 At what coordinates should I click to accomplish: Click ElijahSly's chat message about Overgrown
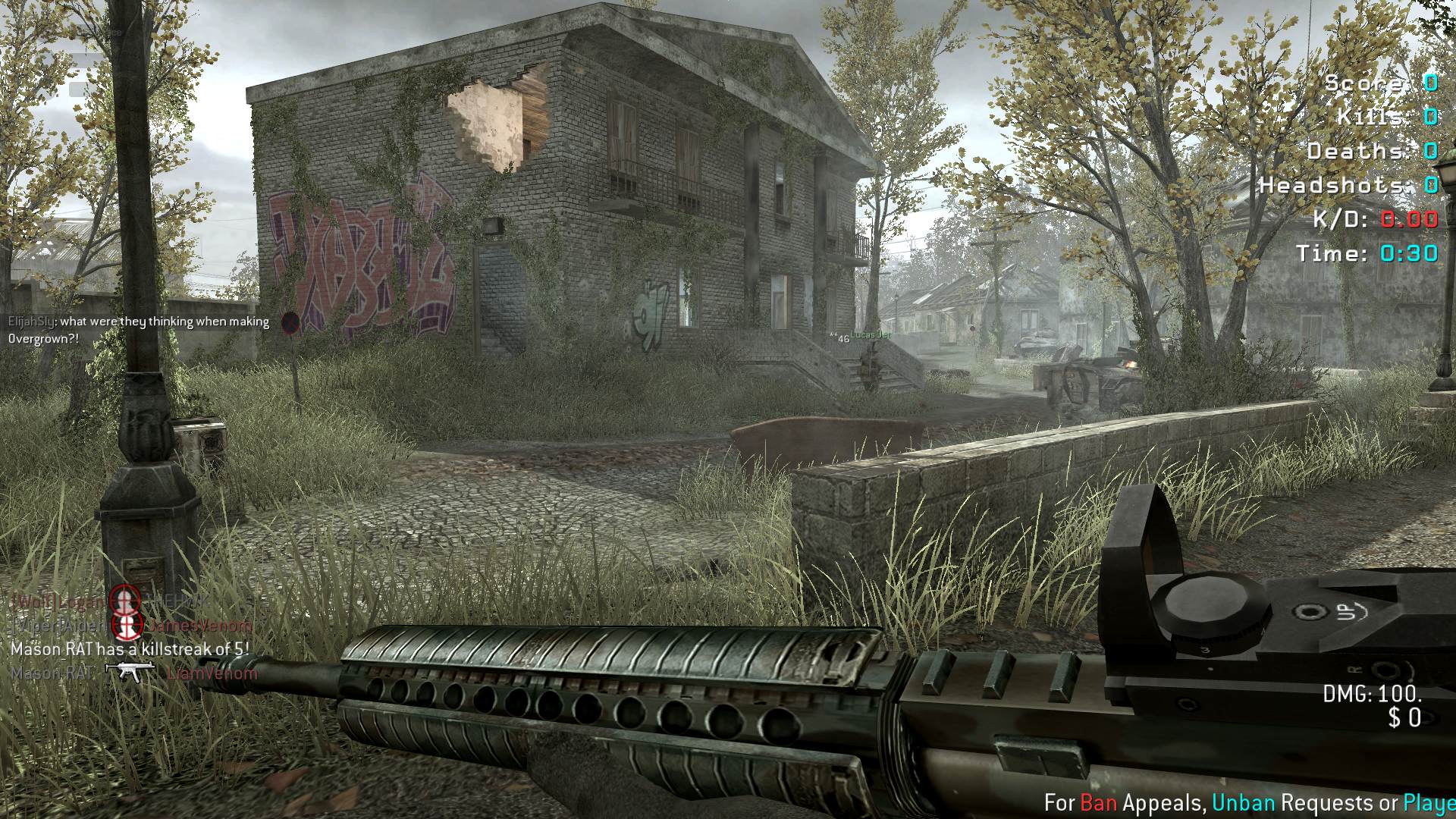click(x=139, y=330)
